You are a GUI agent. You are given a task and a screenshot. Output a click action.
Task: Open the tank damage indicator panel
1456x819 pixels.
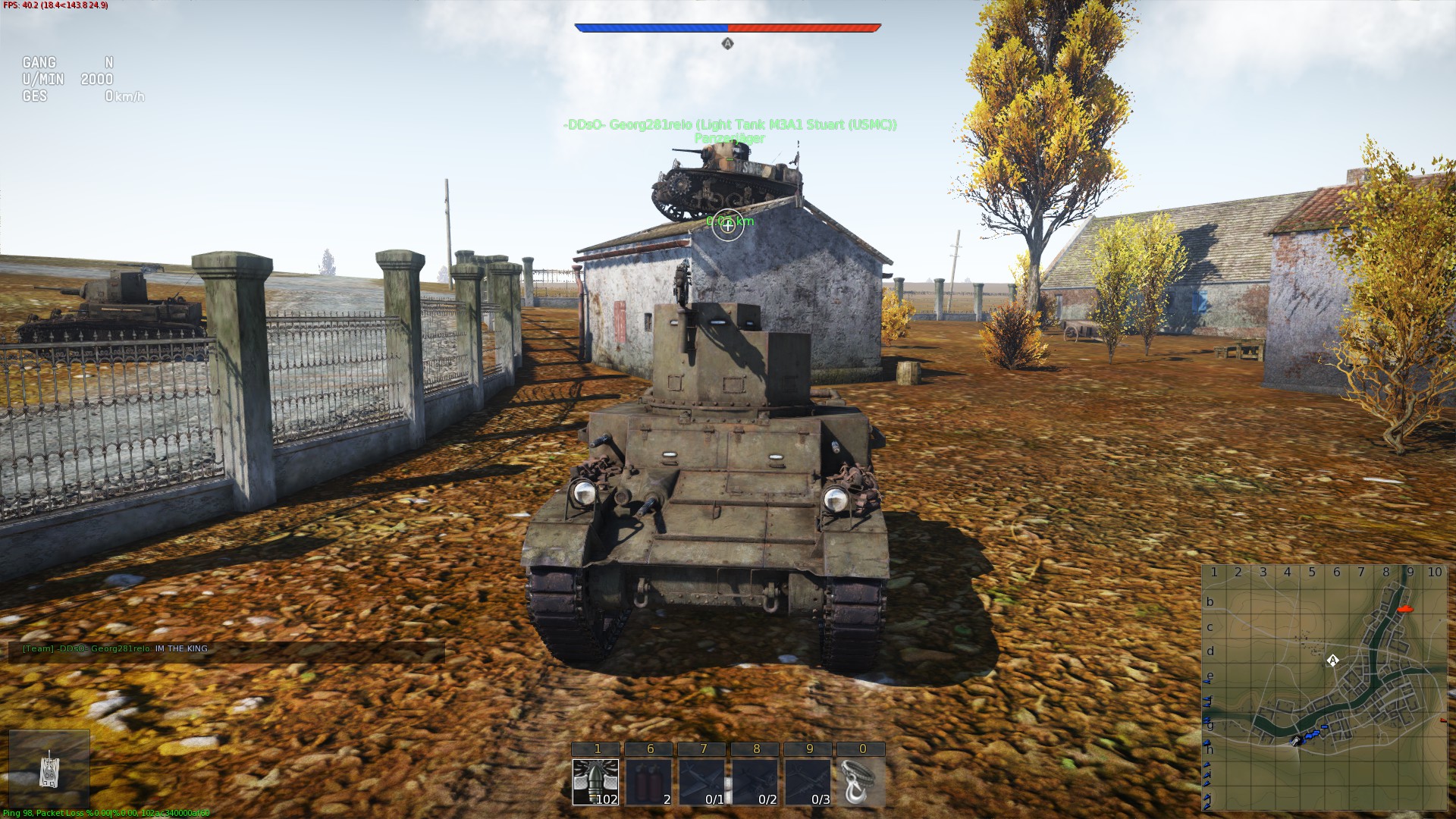pyautogui.click(x=49, y=769)
